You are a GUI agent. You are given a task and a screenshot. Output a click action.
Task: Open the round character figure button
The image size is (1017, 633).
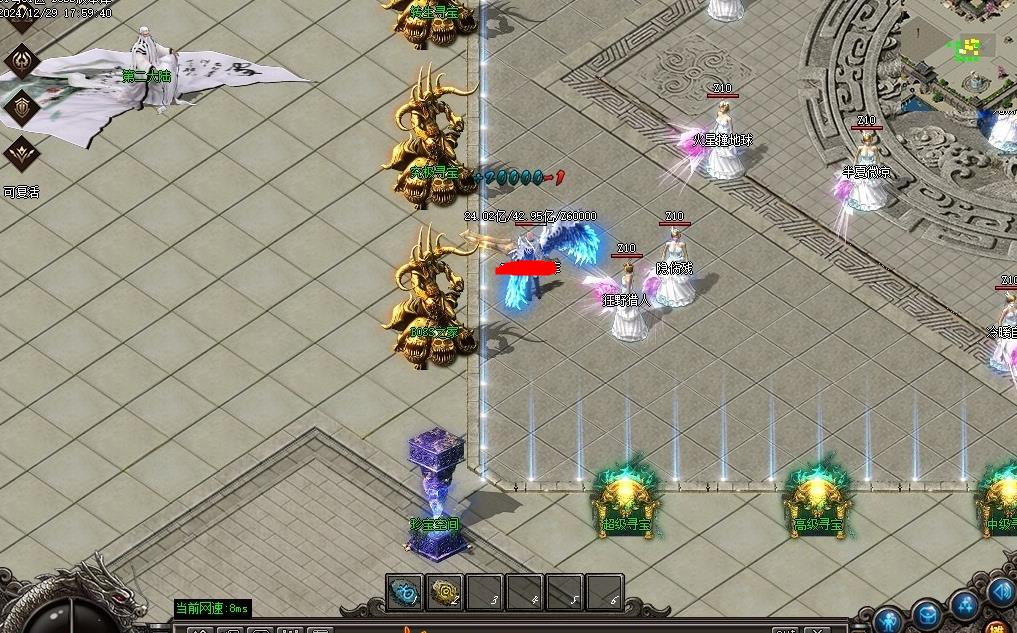coord(889,620)
